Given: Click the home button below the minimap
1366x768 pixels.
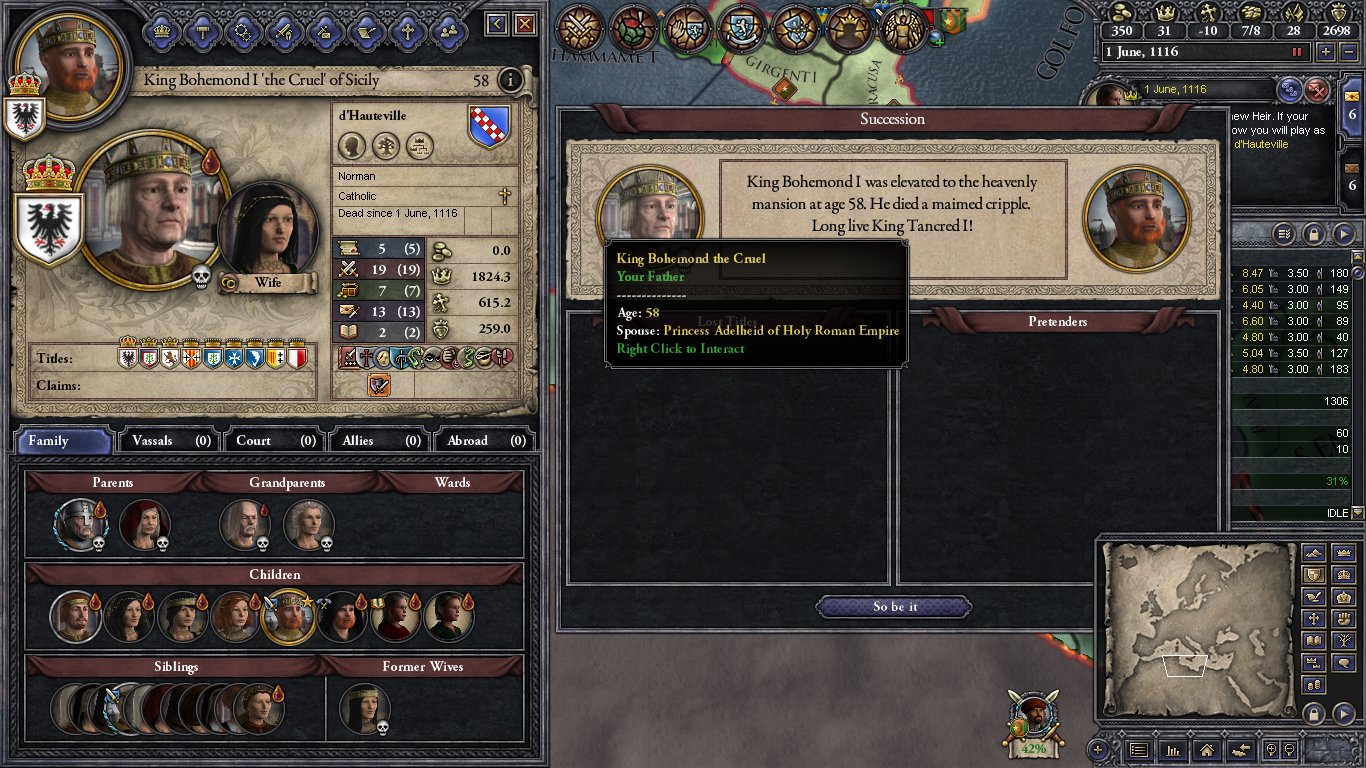Looking at the screenshot, I should coord(1207,749).
